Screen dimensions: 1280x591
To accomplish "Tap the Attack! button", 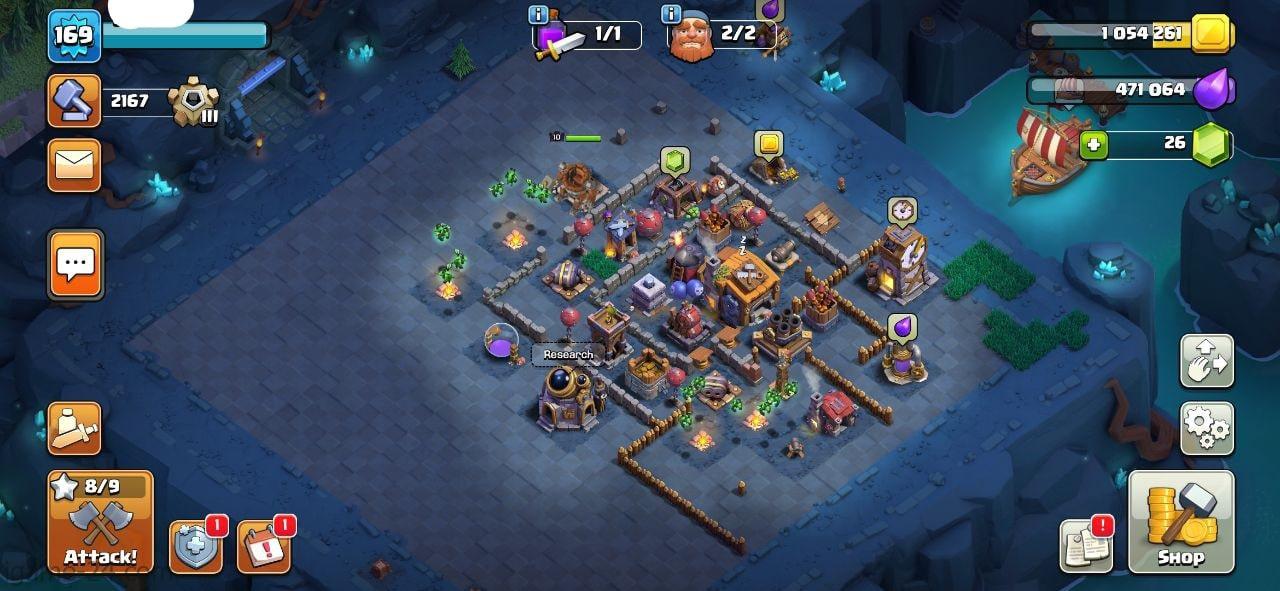I will click(100, 522).
